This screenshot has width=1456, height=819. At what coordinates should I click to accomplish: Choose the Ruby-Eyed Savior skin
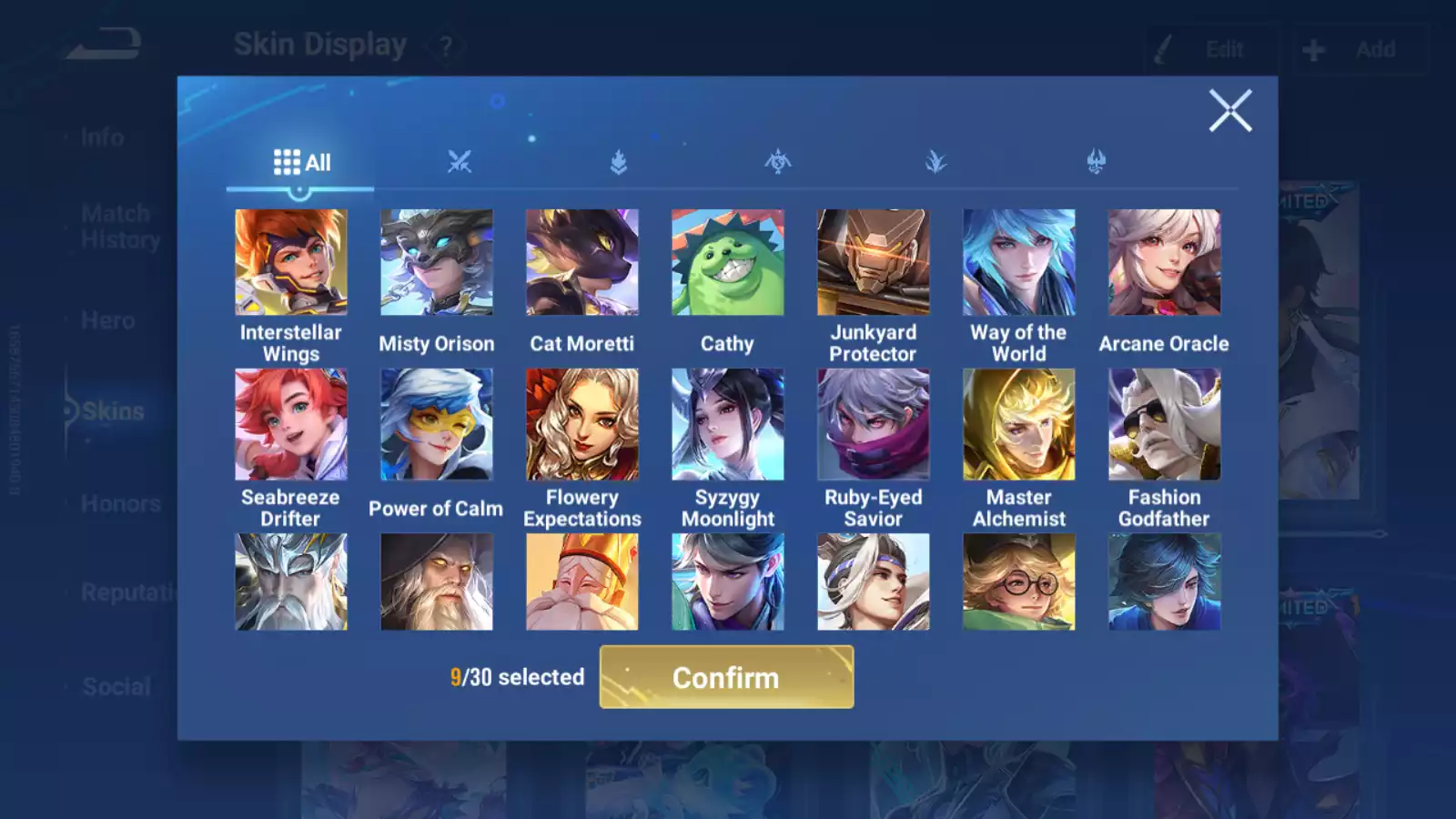(874, 424)
